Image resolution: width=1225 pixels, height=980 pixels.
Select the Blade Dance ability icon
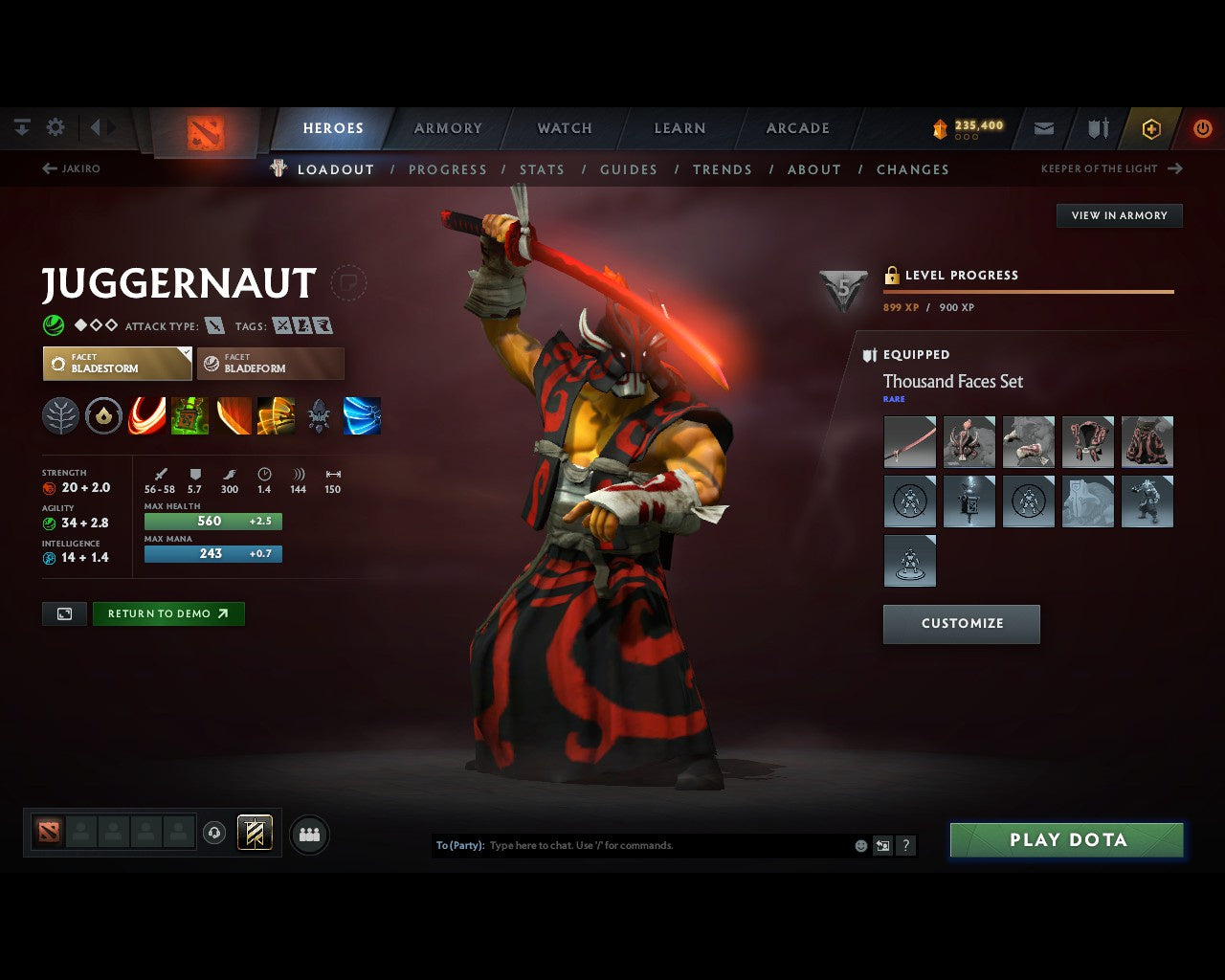(234, 414)
